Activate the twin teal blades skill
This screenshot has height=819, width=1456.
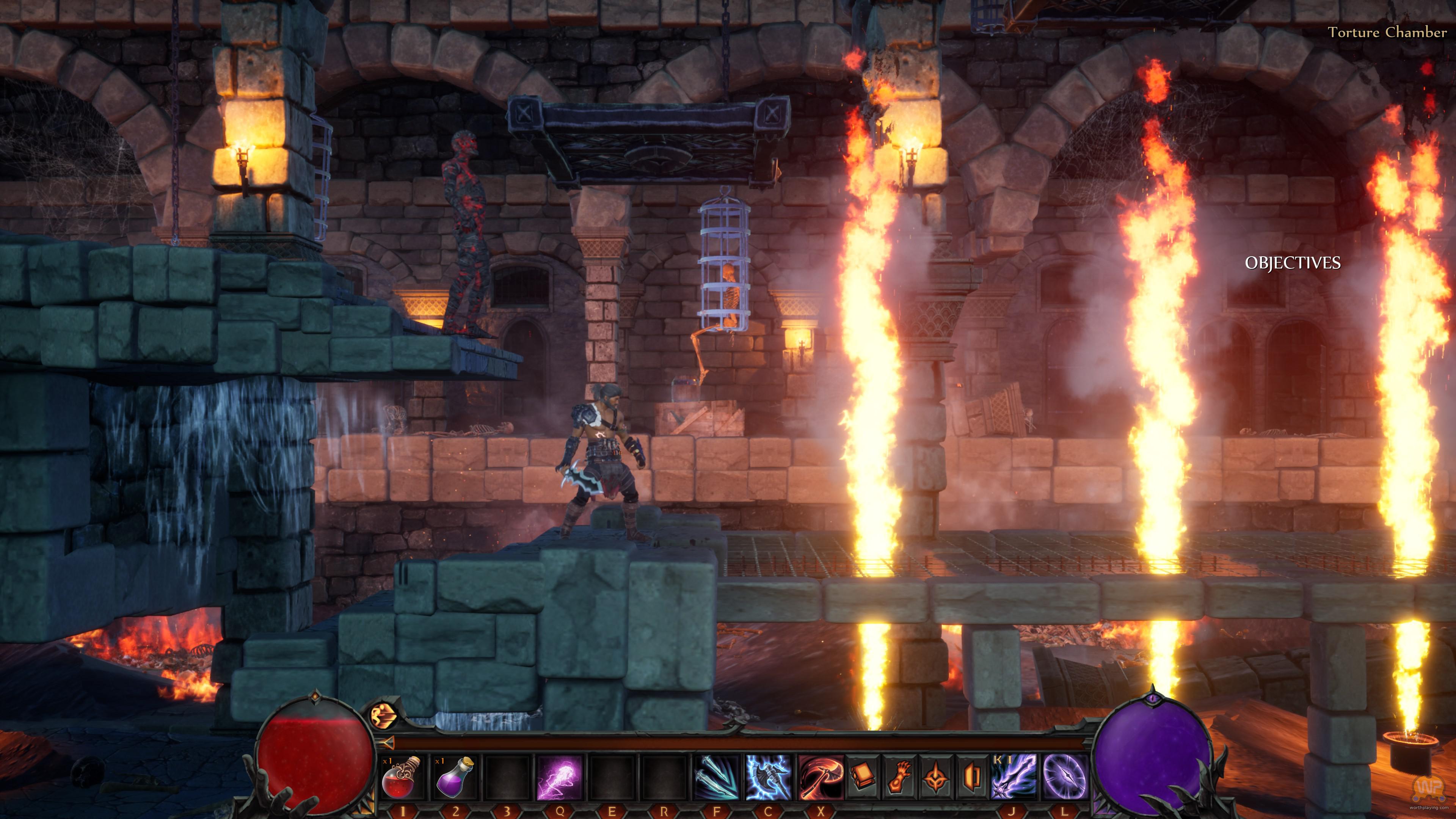pos(716,778)
